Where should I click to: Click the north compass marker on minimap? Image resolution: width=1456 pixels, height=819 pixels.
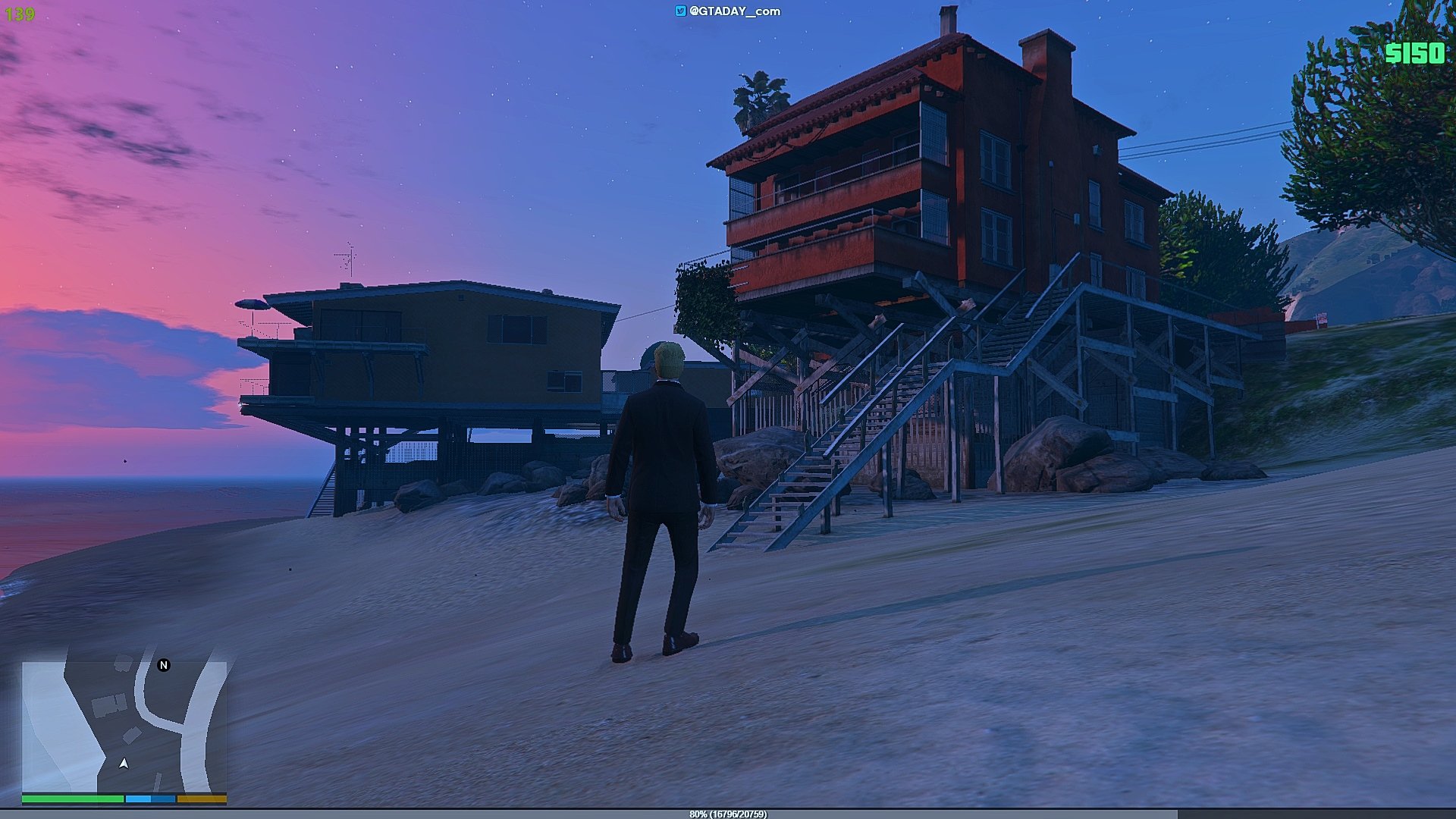[163, 665]
